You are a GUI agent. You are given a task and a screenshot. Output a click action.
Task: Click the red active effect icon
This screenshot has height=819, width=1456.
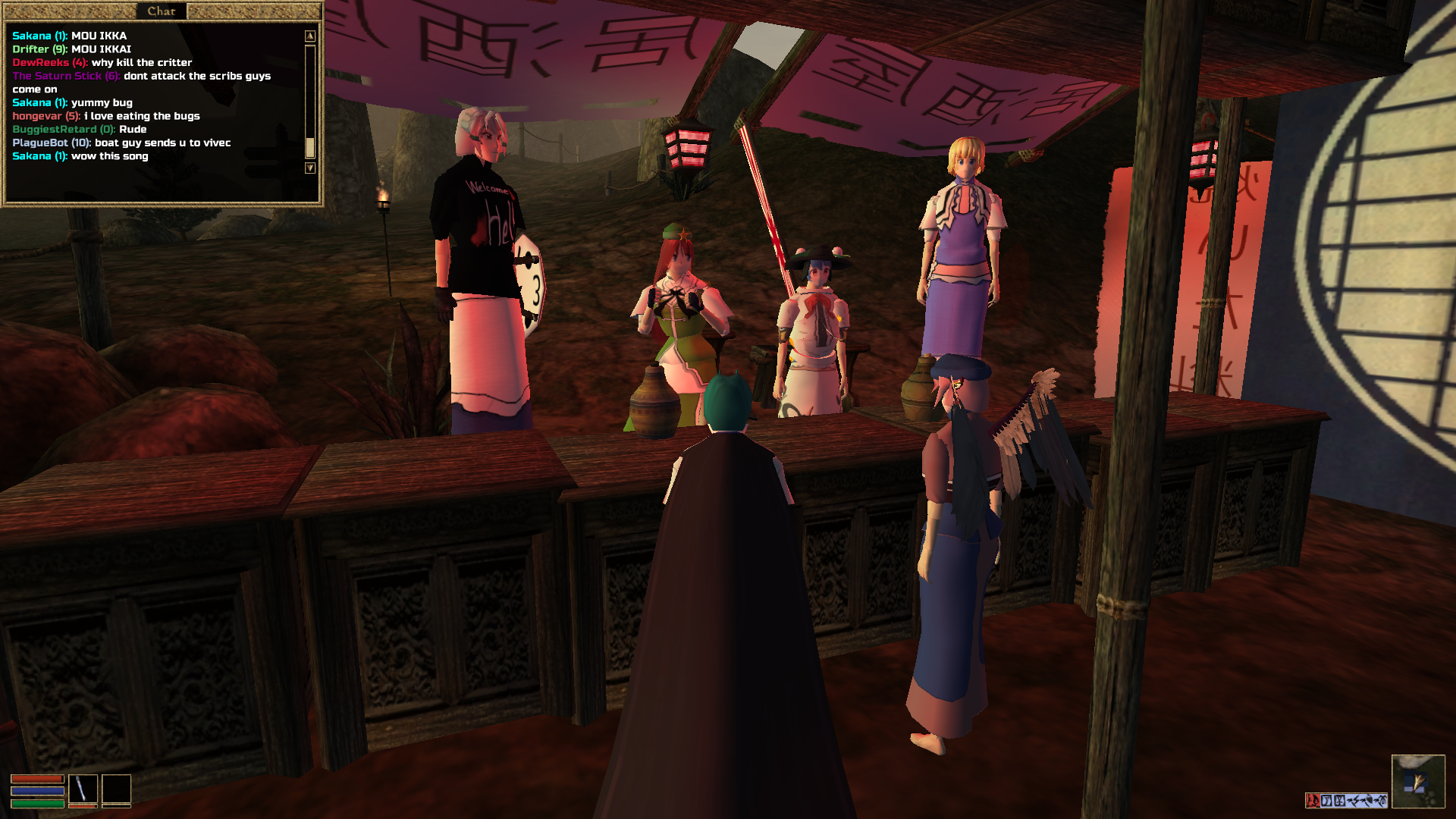point(1312,800)
